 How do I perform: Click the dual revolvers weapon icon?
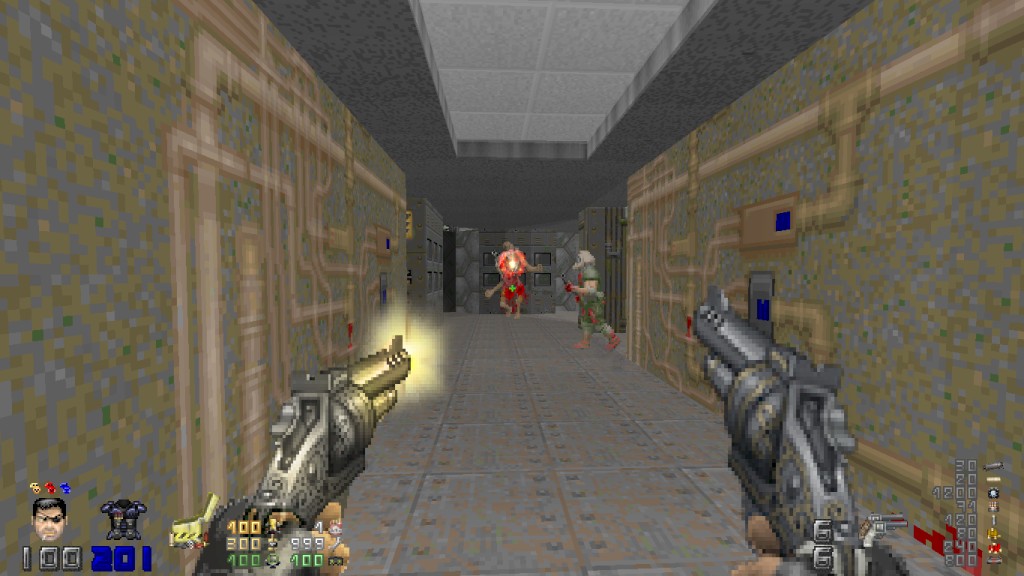(x=885, y=525)
